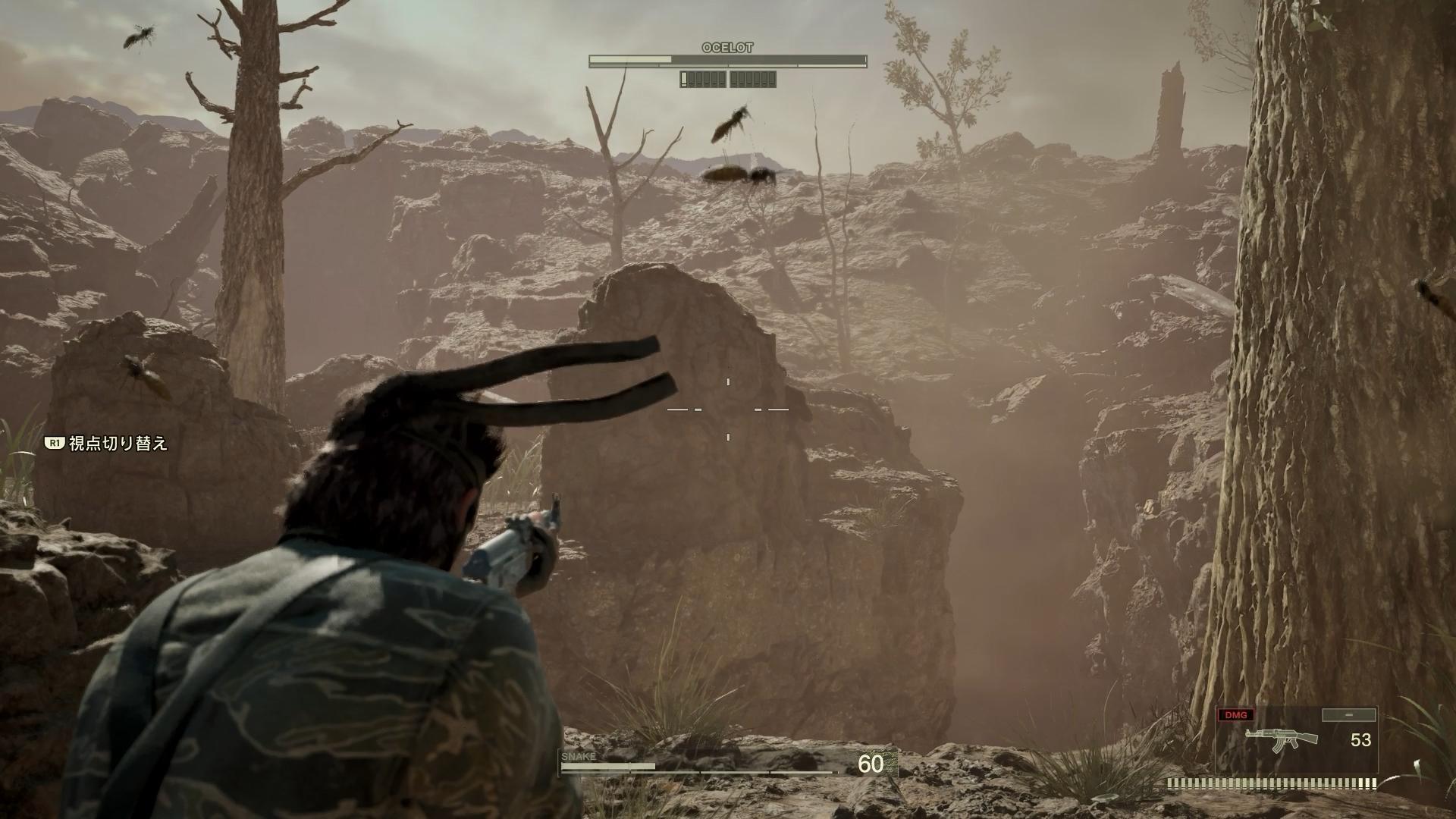Select the equipped AK-47 weapon icon

click(x=1280, y=739)
